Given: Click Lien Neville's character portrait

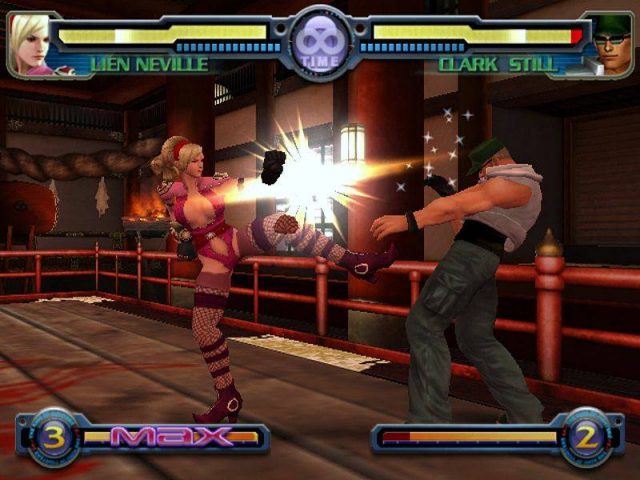Looking at the screenshot, I should pos(30,44).
